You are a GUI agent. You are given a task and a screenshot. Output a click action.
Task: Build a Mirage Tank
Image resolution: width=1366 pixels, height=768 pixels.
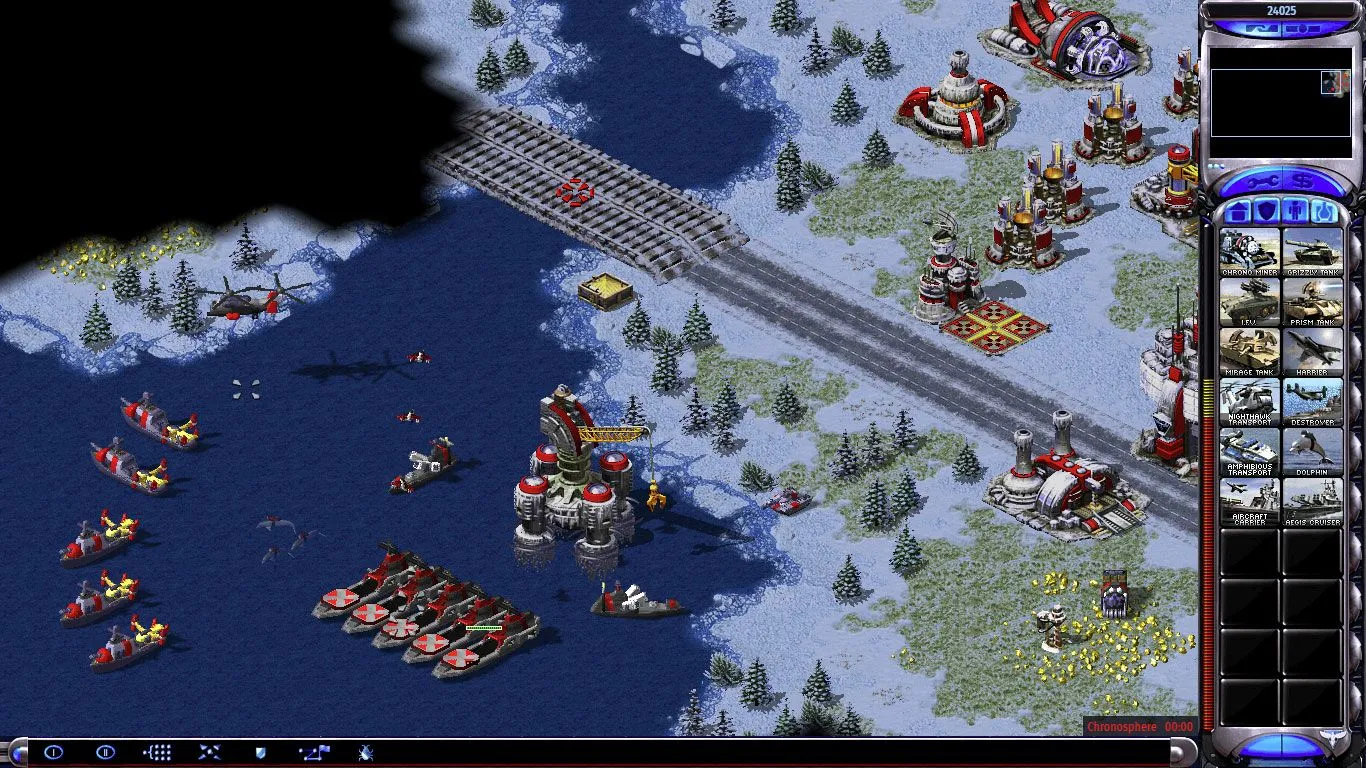point(1249,350)
